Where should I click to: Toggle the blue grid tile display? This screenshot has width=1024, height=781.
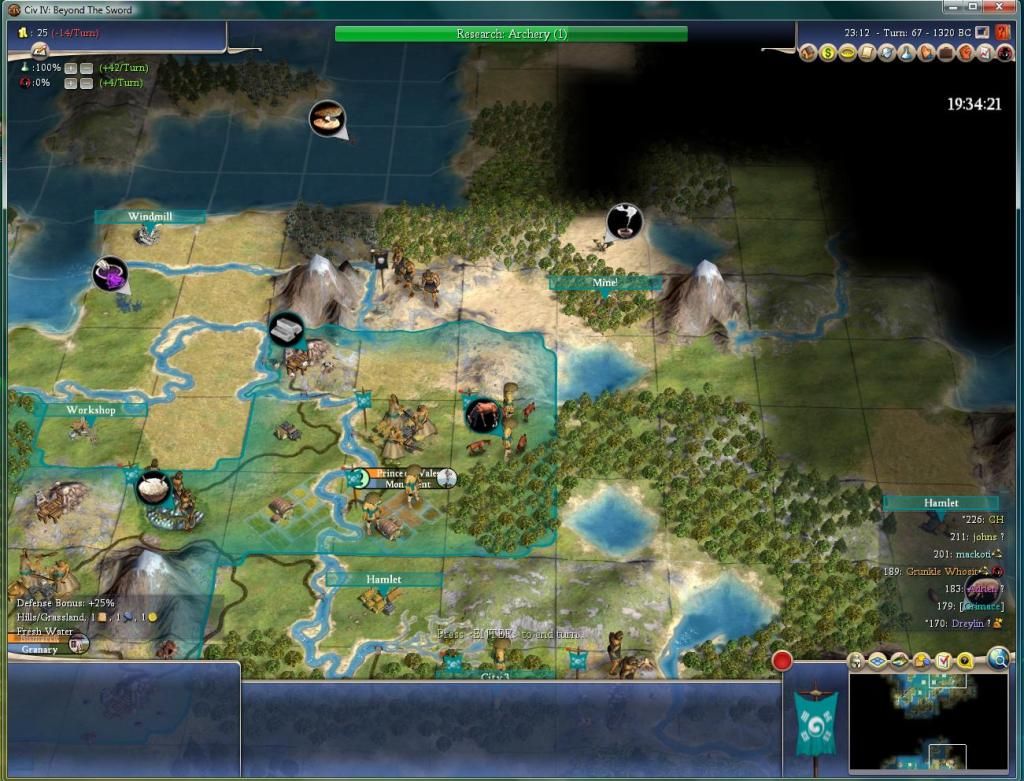click(878, 661)
